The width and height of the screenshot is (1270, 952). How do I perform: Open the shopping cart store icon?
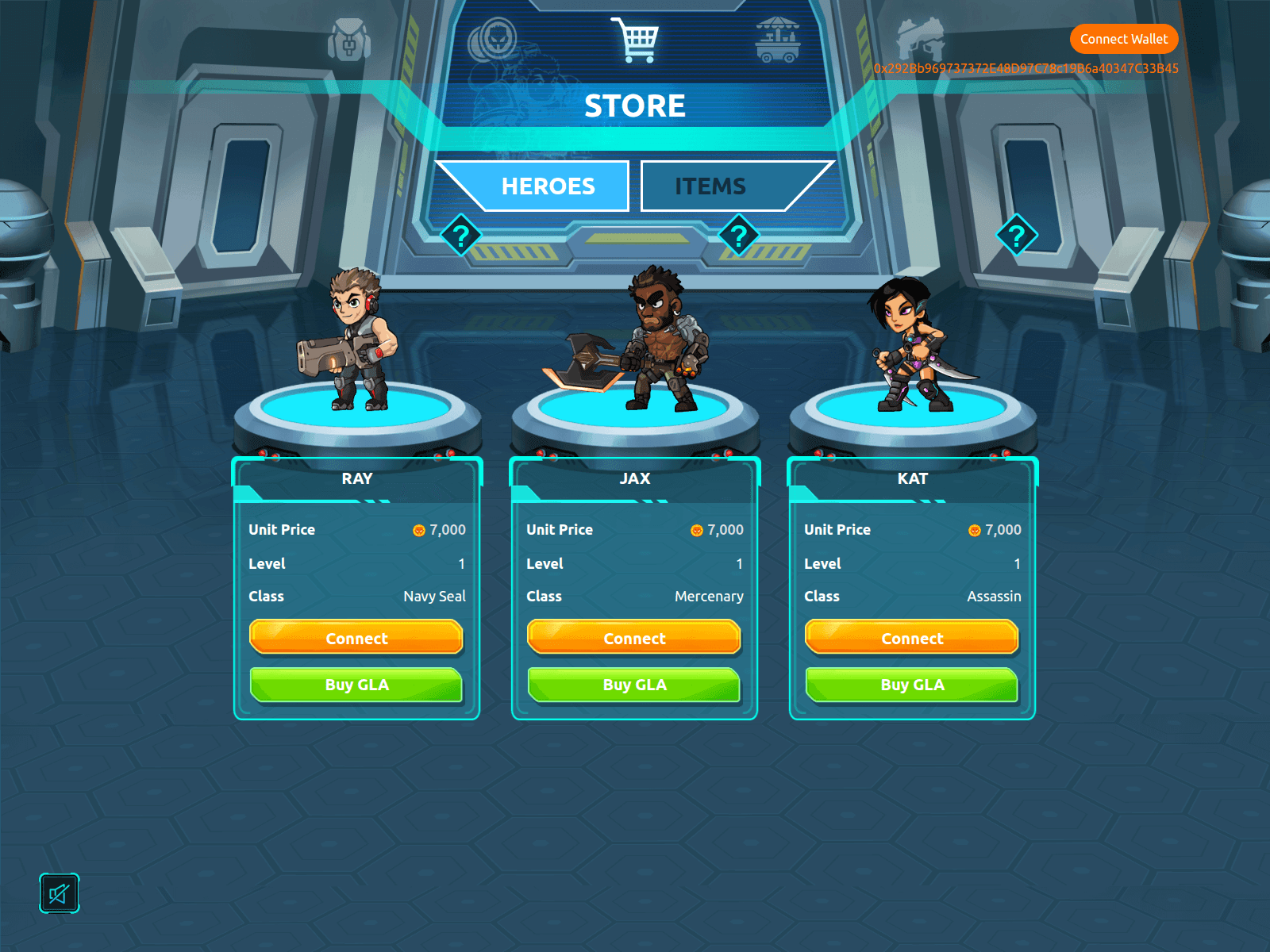[635, 40]
